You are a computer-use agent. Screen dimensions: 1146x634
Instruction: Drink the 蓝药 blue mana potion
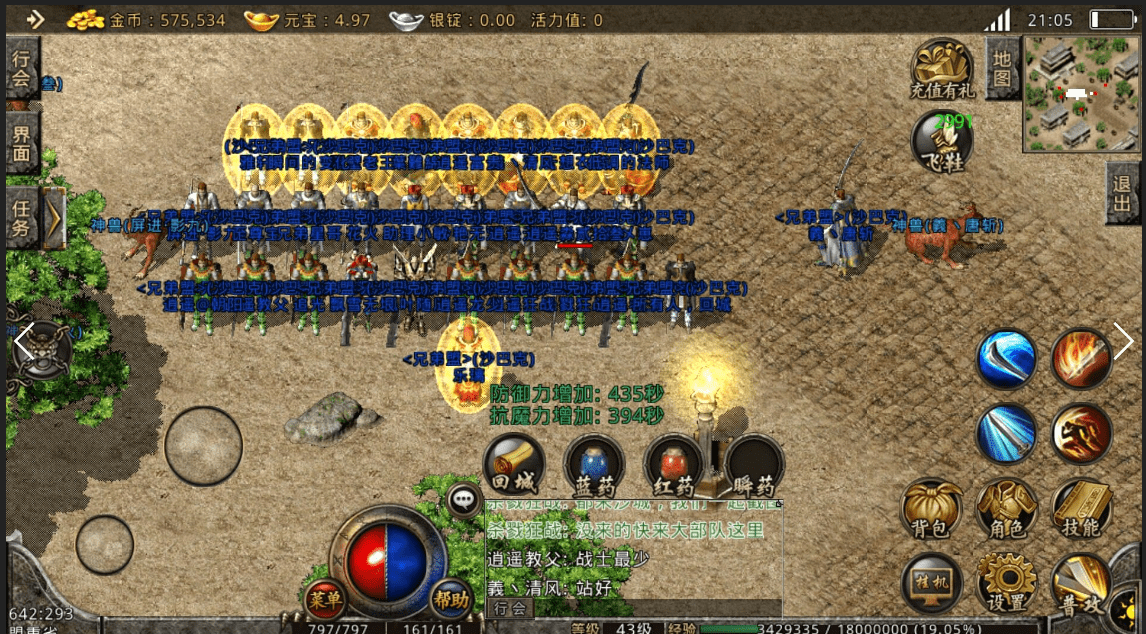coord(594,467)
